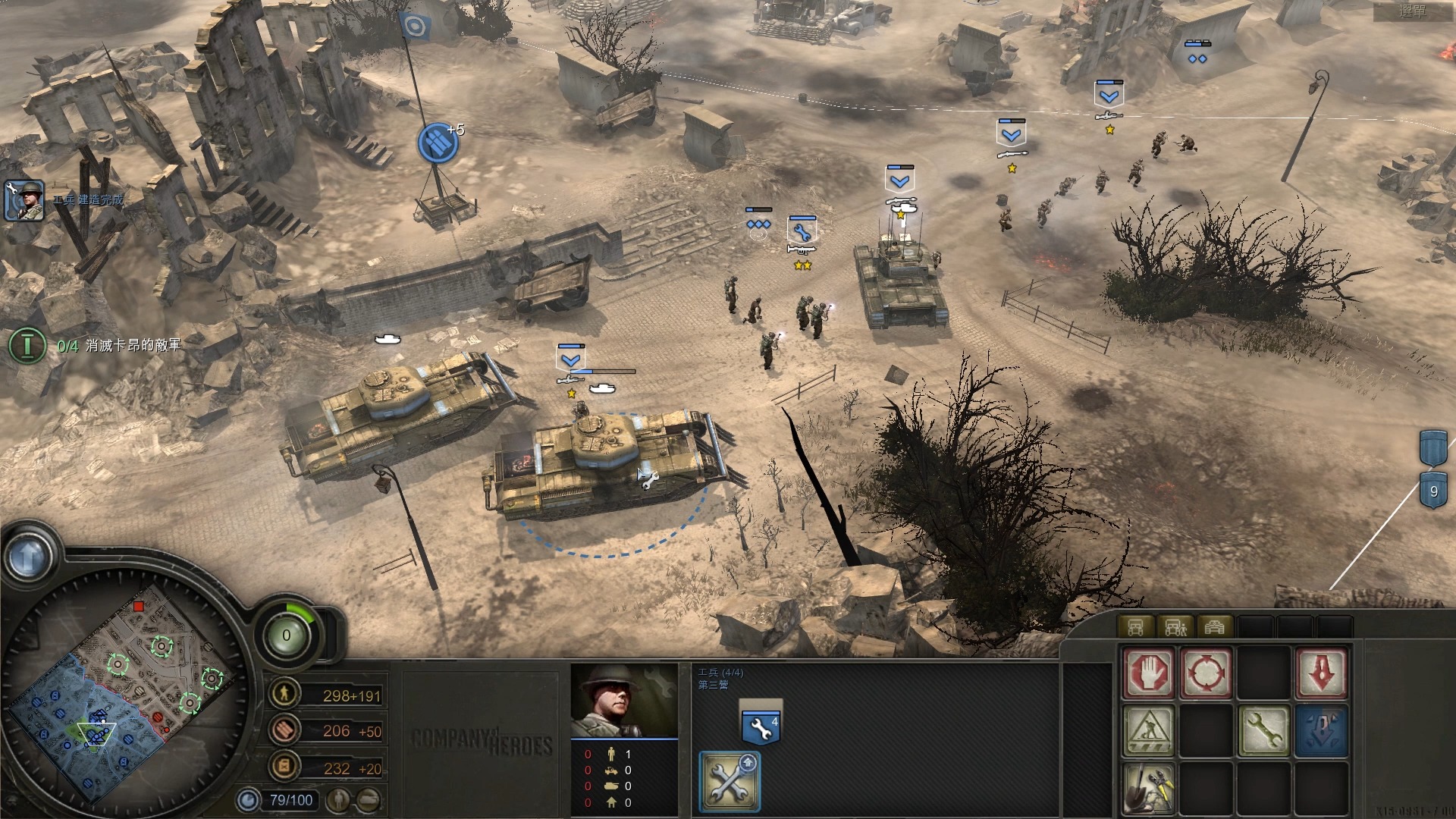Select the control group 9 badge
The height and width of the screenshot is (819, 1456).
(1432, 491)
